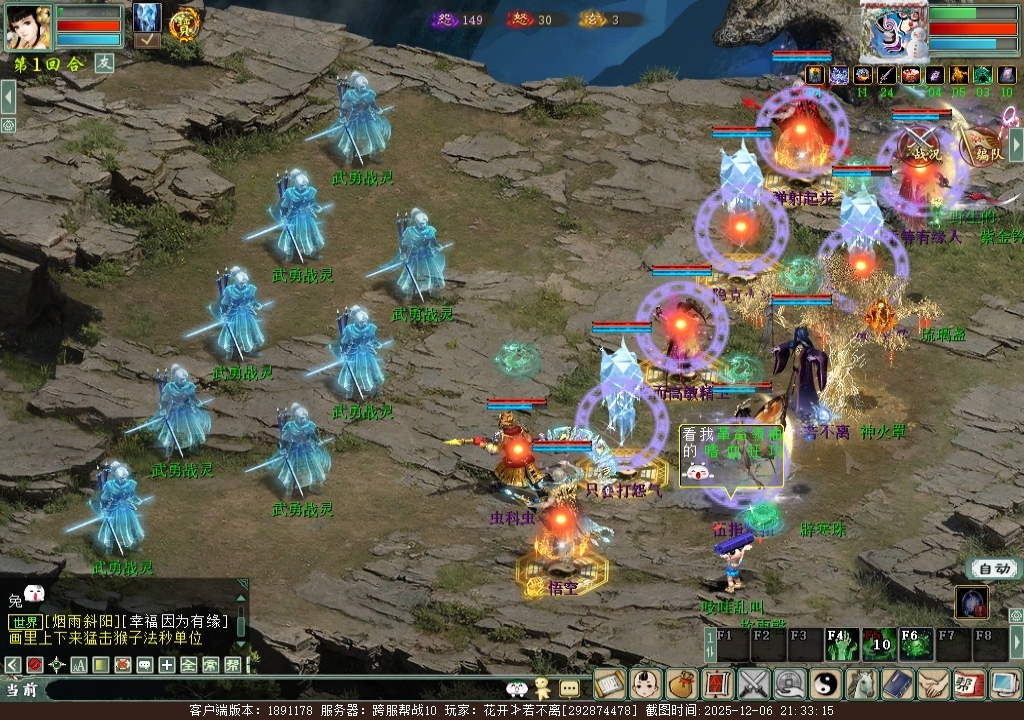Open the yin-yang symbol menu
The width and height of the screenshot is (1024, 720).
[x=826, y=684]
